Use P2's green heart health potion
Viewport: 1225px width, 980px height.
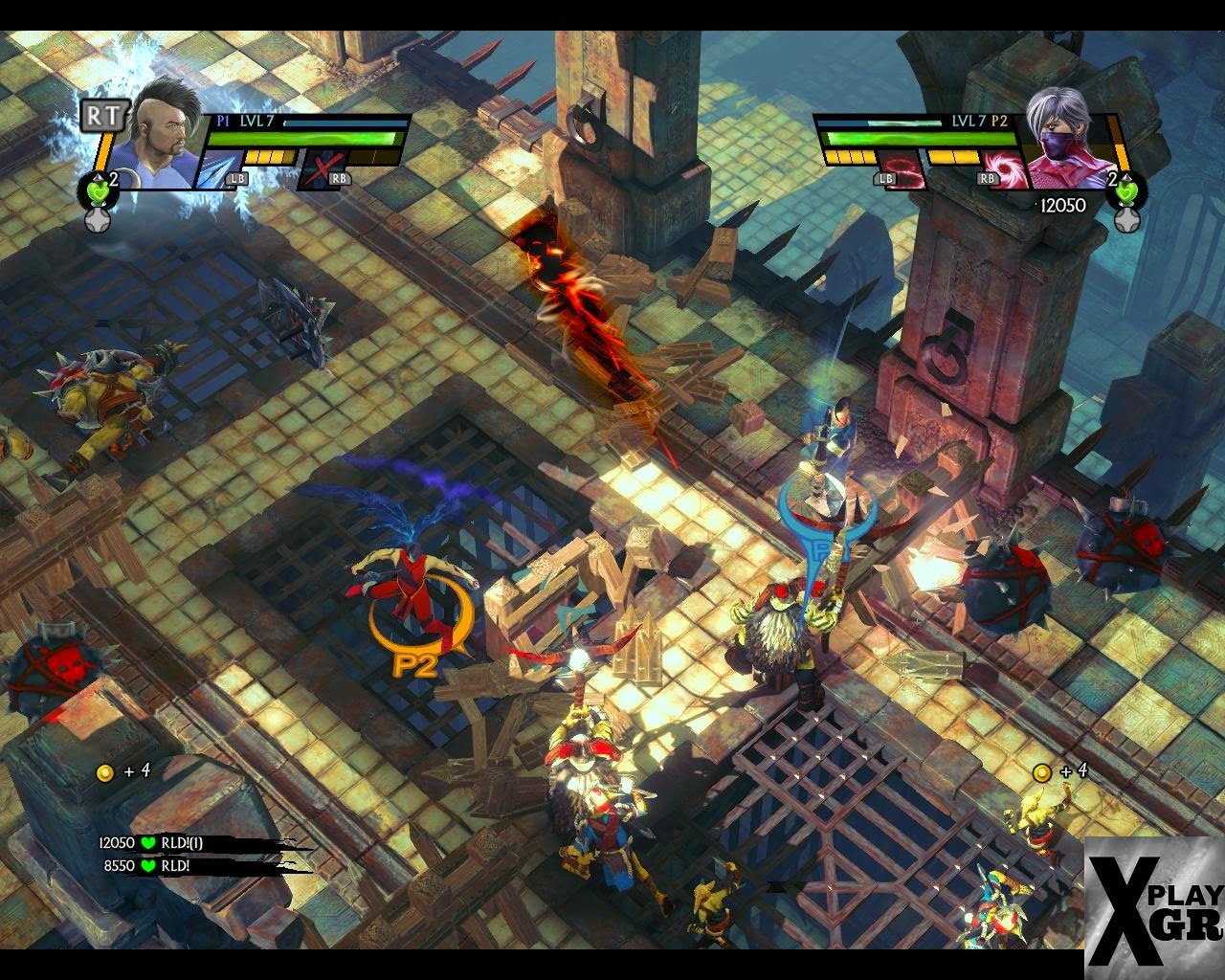point(1126,189)
